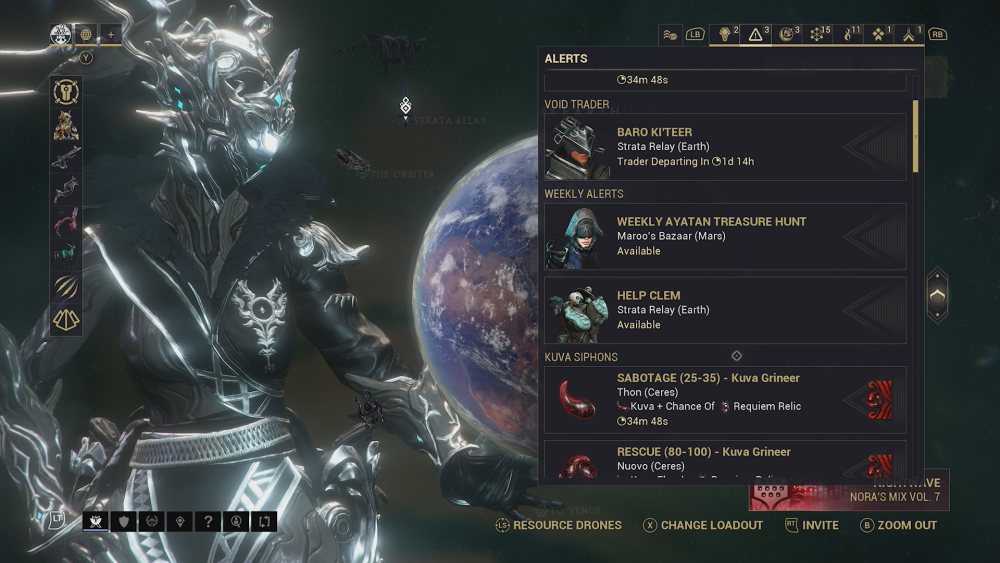The height and width of the screenshot is (563, 1000).
Task: Zoom out of the star chart
Action: [899, 525]
